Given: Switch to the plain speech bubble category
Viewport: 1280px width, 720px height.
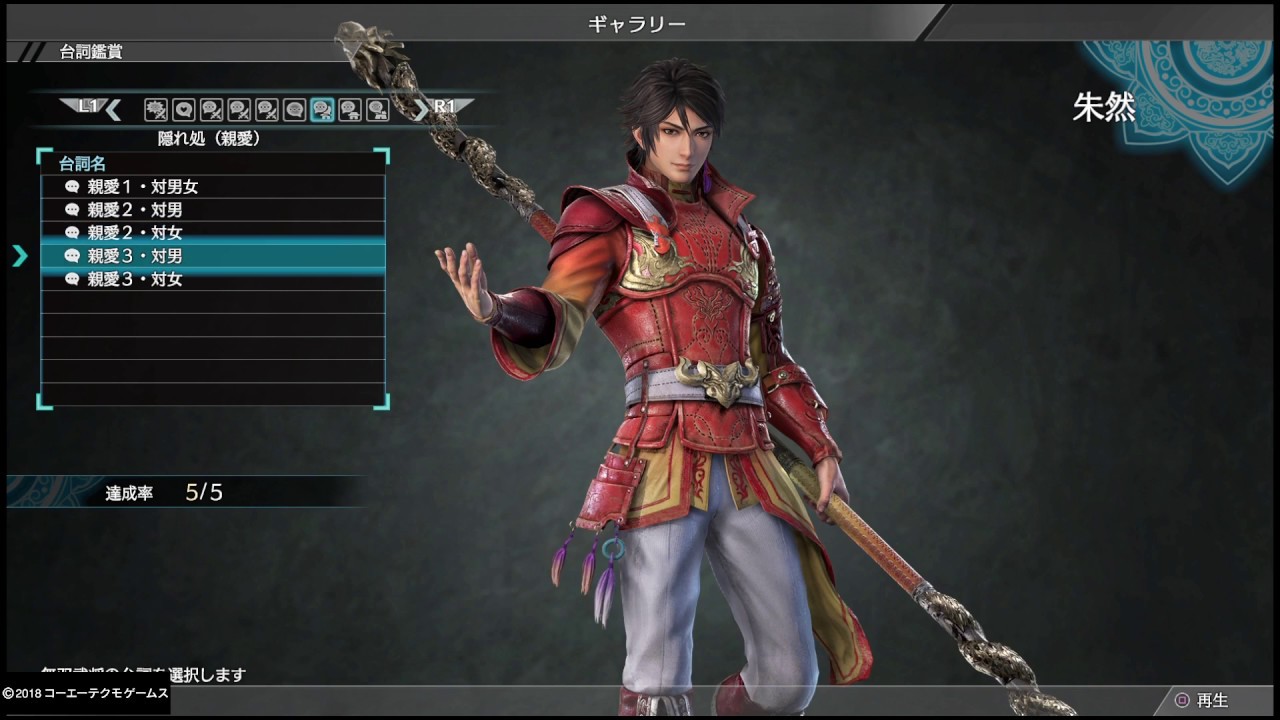Looking at the screenshot, I should pyautogui.click(x=294, y=110).
